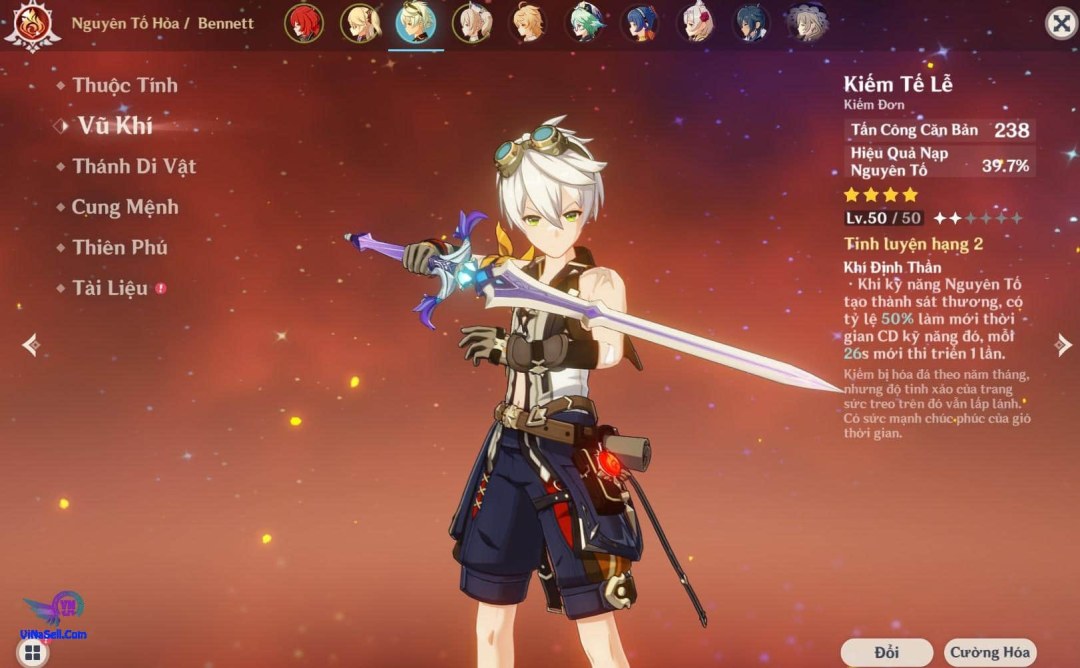The width and height of the screenshot is (1080, 668).
Task: Switch to the next character with right arrow
Action: click(1063, 344)
